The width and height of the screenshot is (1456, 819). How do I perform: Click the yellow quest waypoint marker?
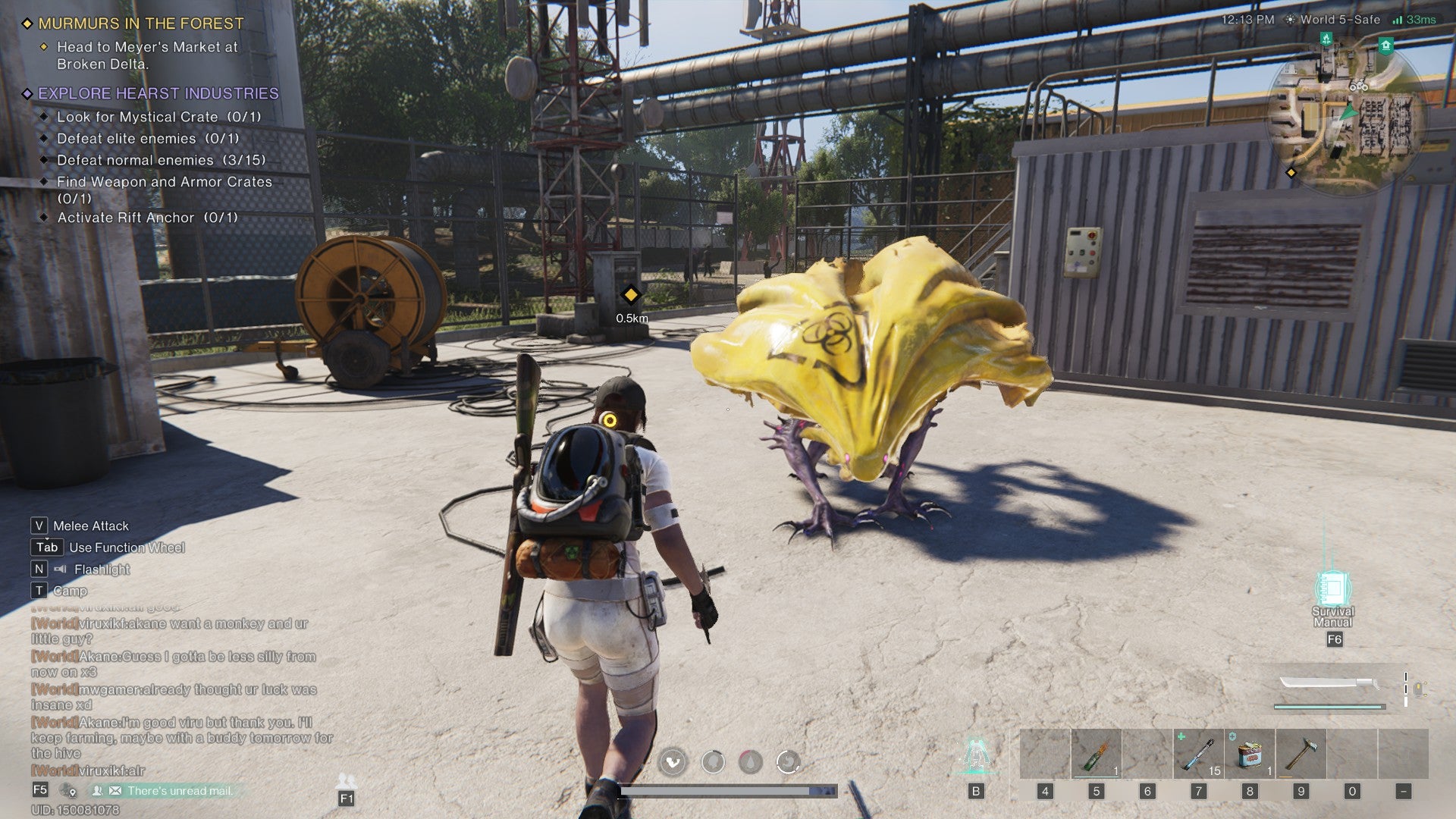630,294
